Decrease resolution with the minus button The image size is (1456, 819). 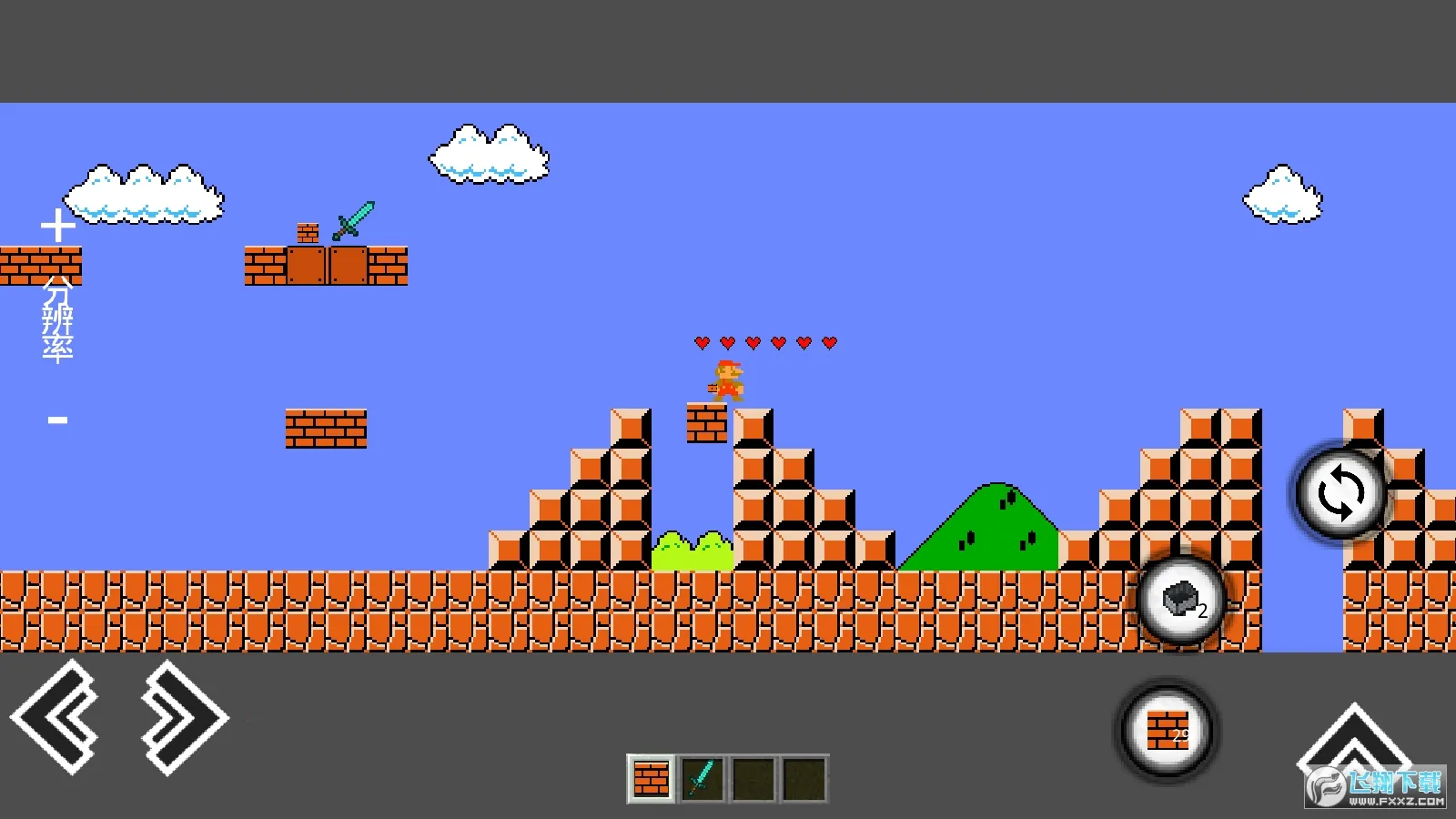tap(58, 420)
